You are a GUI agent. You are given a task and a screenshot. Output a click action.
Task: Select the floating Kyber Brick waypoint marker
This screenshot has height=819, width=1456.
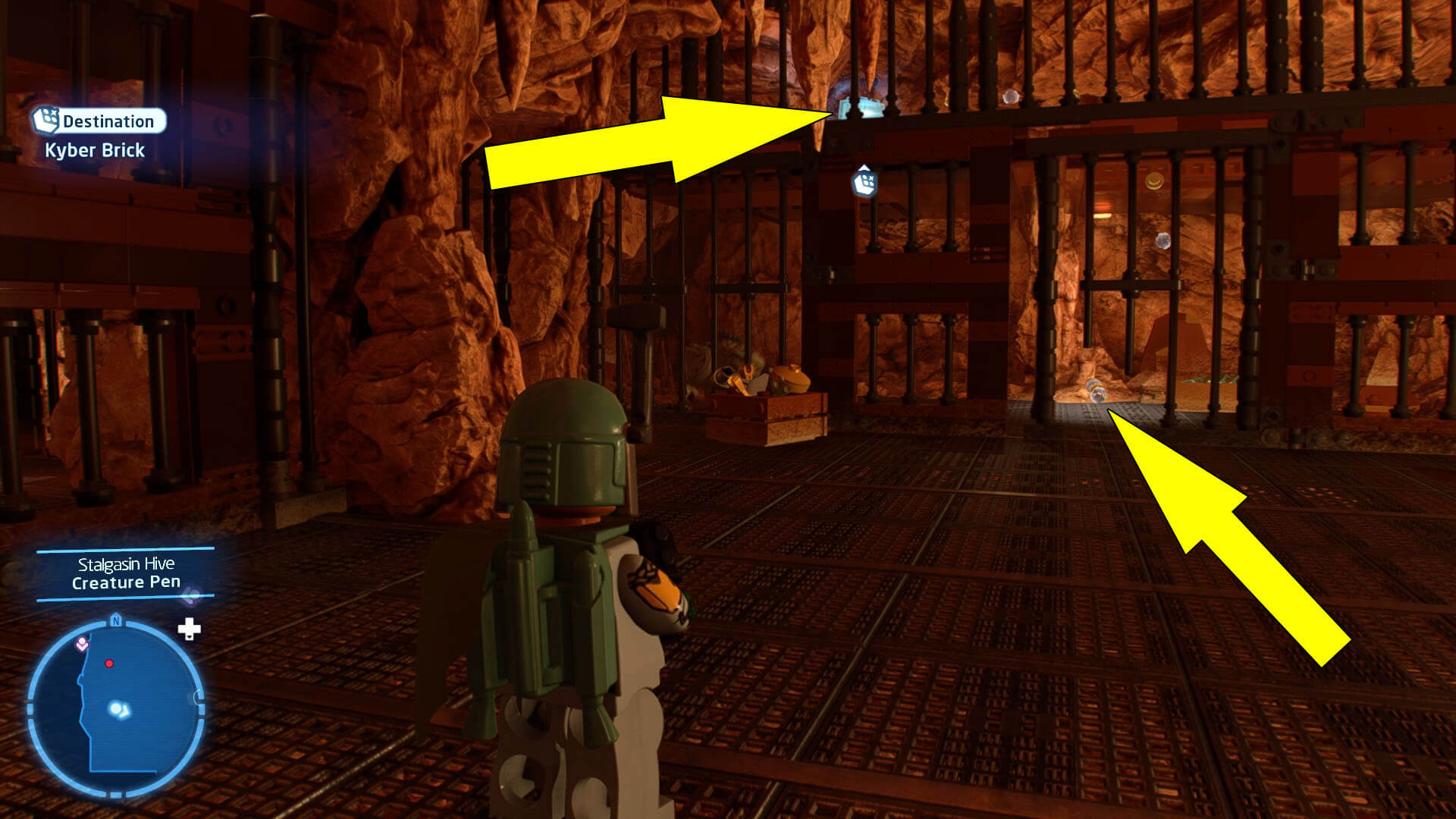864,182
